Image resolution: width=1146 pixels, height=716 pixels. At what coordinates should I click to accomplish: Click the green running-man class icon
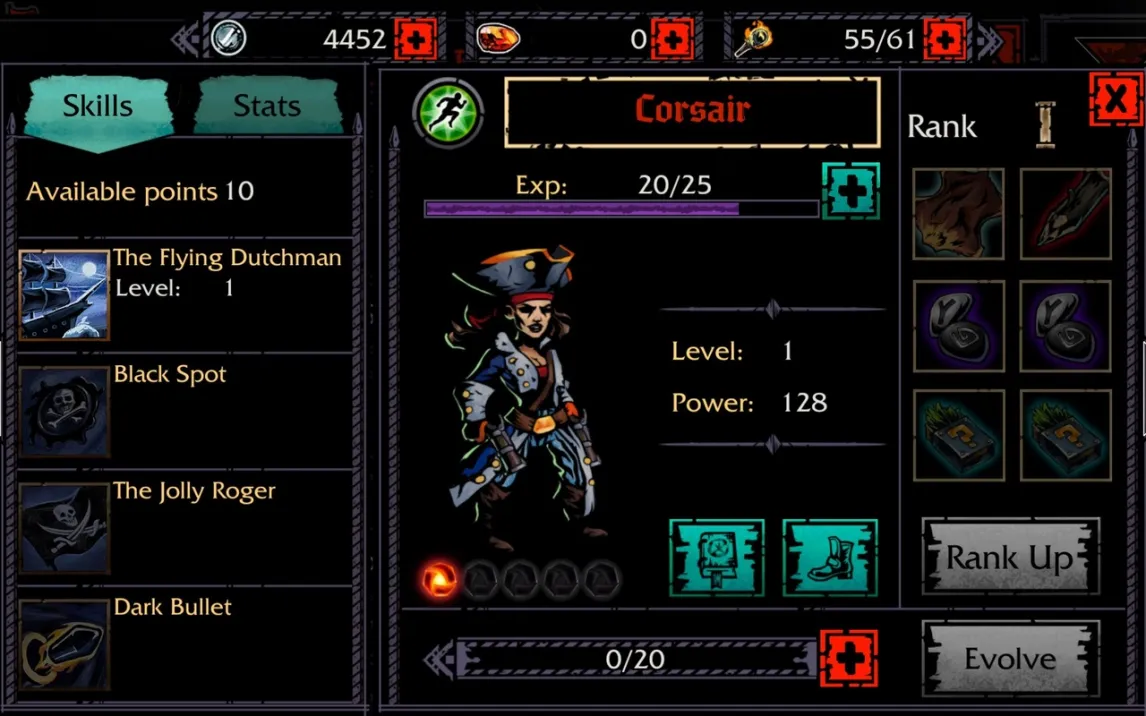[447, 112]
